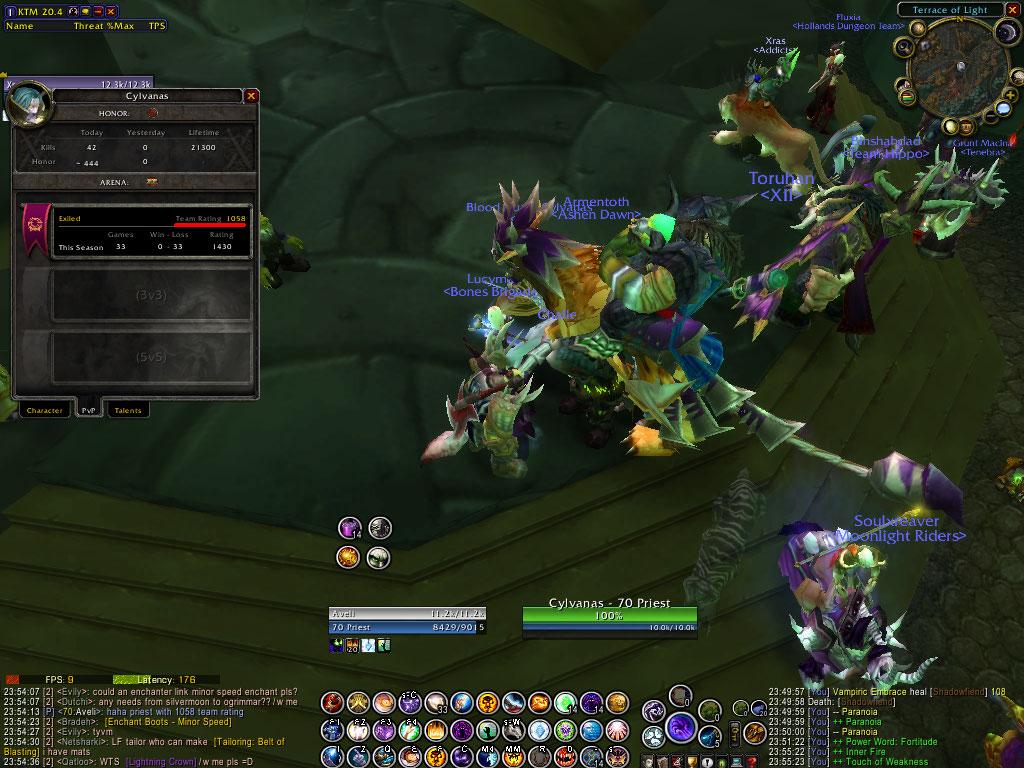Switch to the Character tab

45,410
